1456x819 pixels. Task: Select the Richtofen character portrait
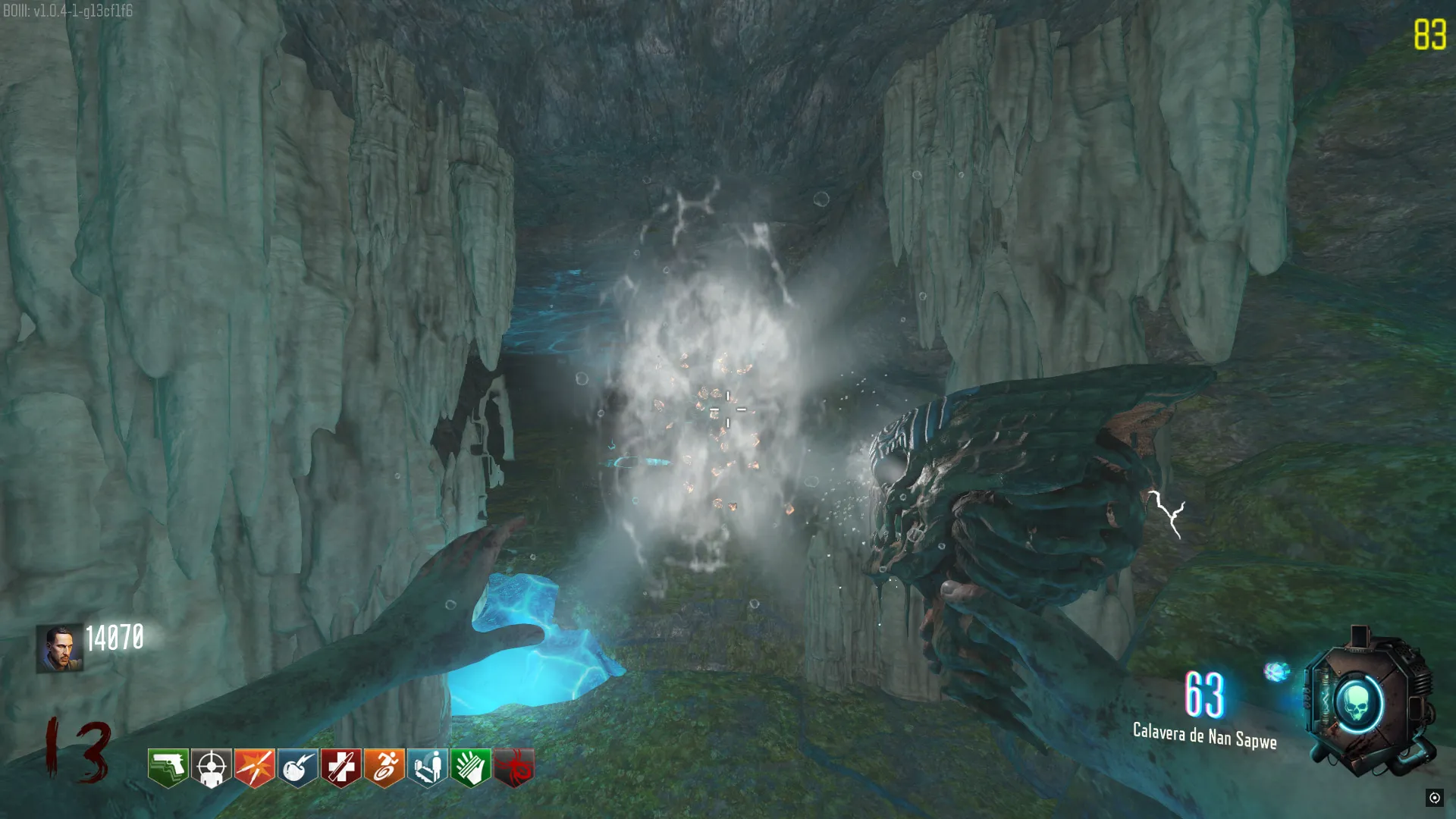(59, 648)
